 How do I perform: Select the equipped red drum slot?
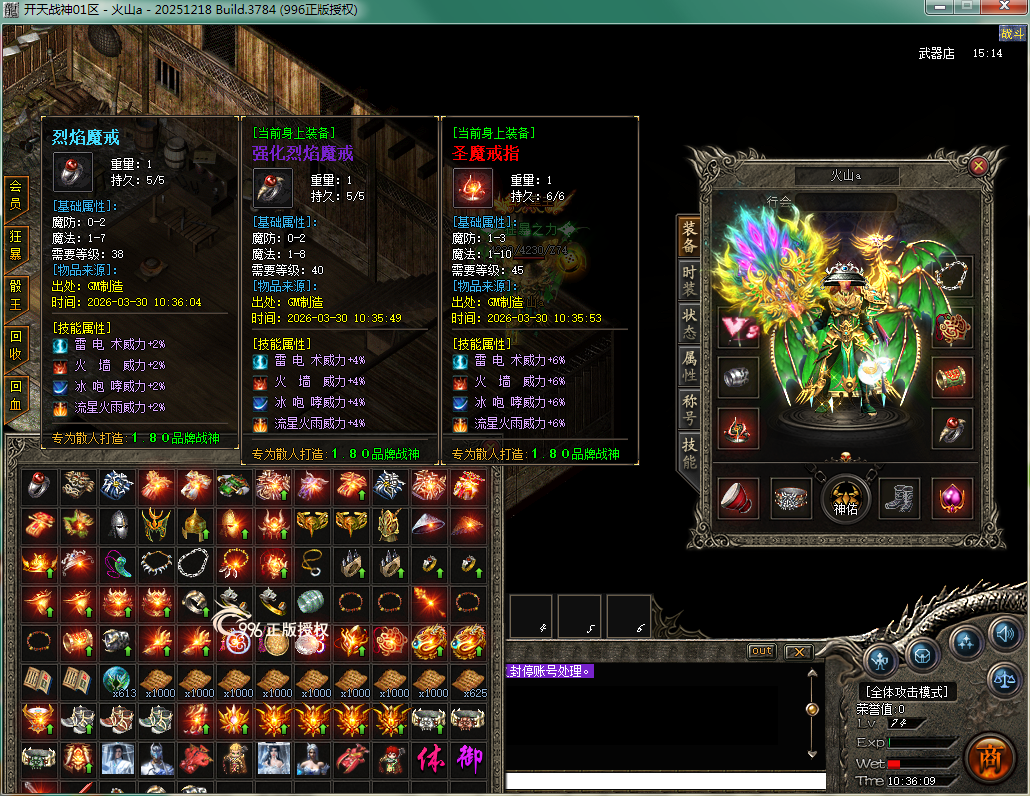pos(738,498)
